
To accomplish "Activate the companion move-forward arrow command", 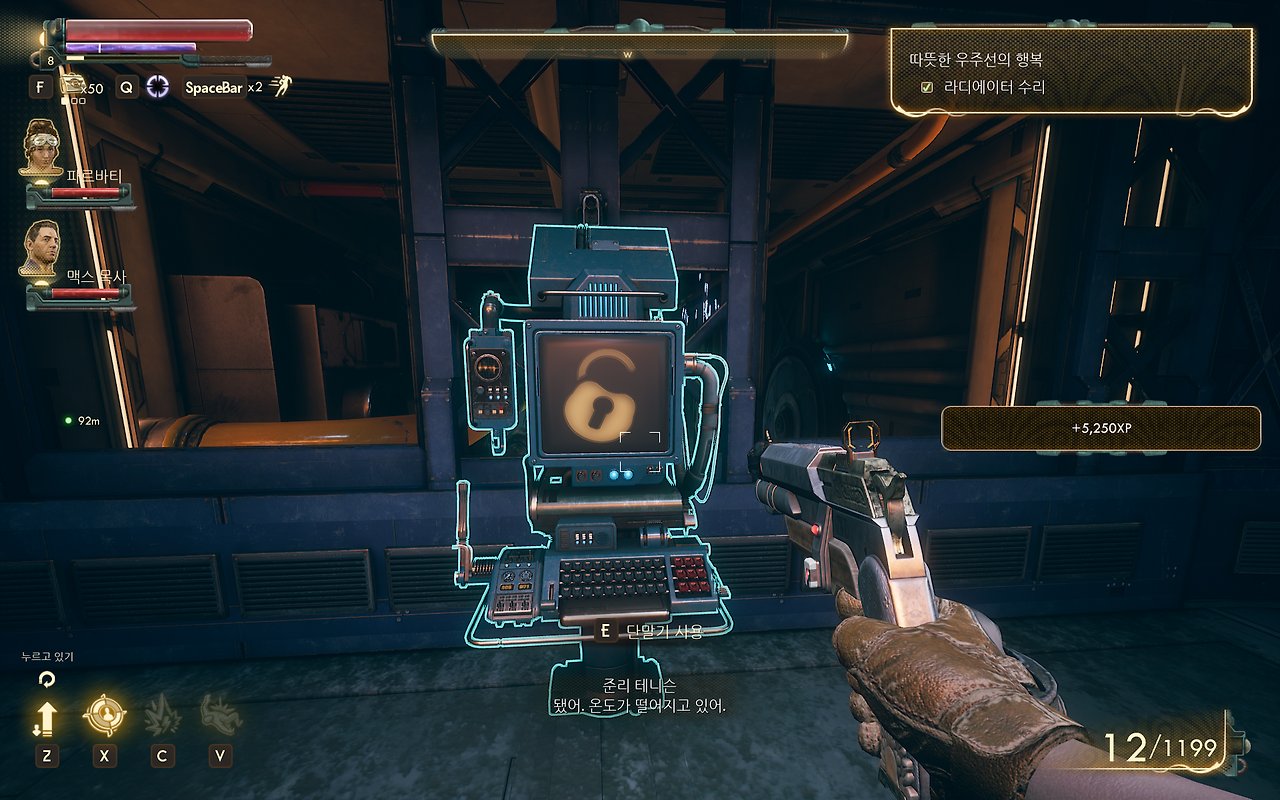I will (46, 717).
